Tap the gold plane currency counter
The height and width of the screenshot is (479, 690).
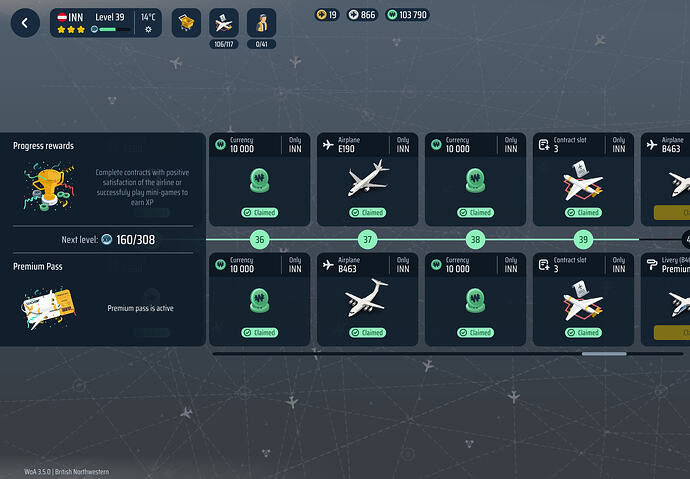point(327,15)
